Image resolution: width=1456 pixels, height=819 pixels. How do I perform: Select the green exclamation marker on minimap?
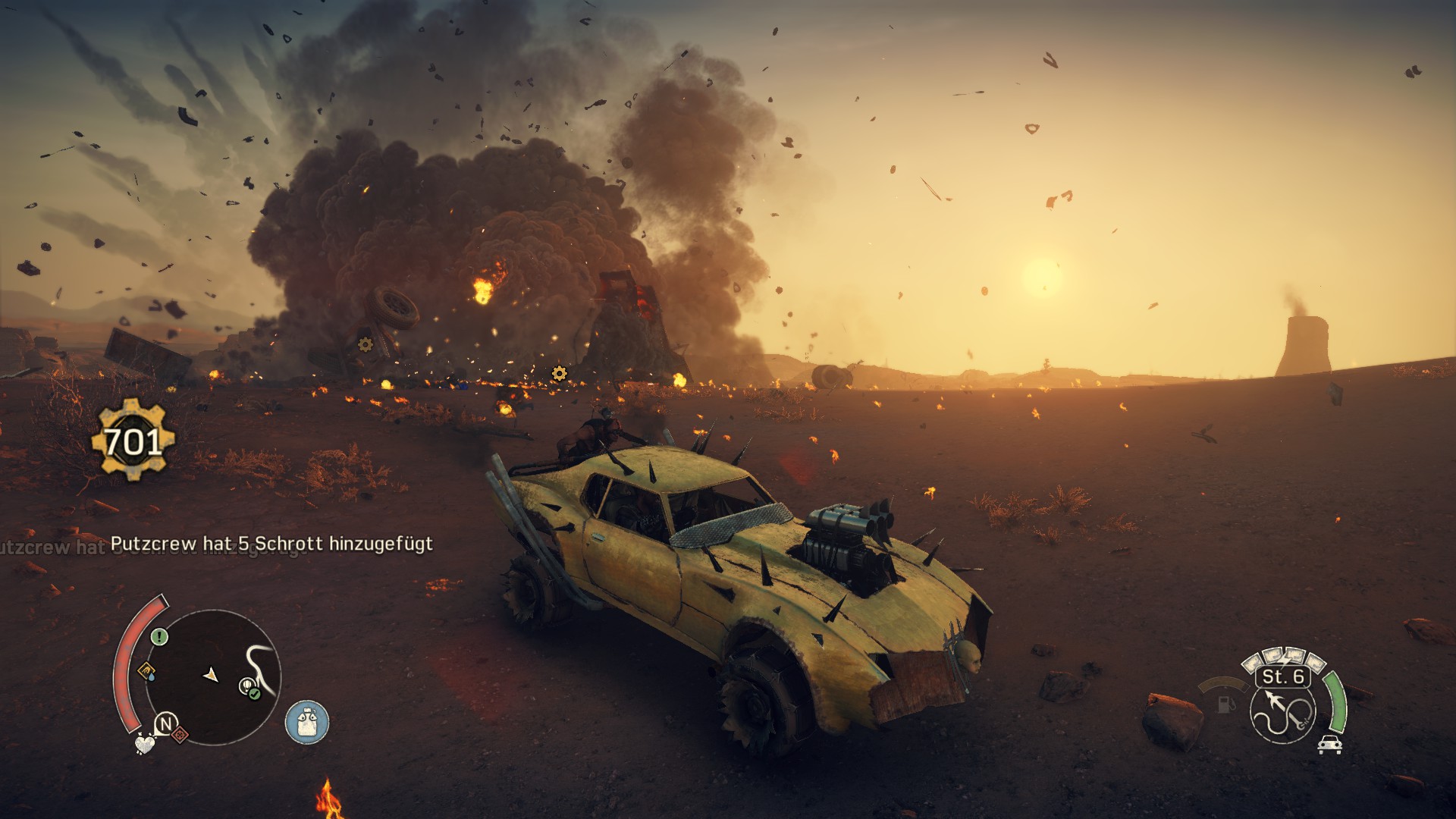(x=159, y=637)
